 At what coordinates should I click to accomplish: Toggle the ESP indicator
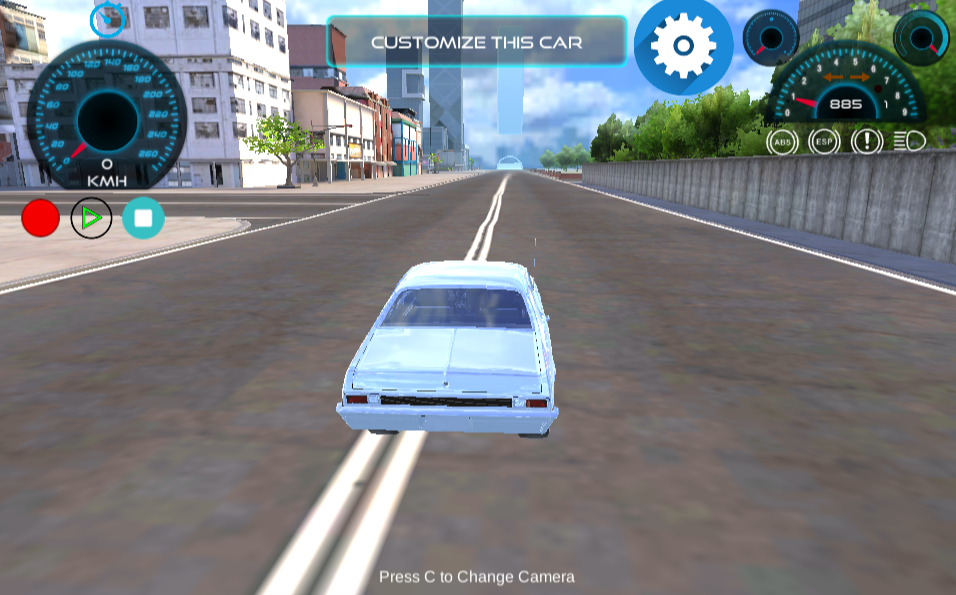tap(824, 141)
